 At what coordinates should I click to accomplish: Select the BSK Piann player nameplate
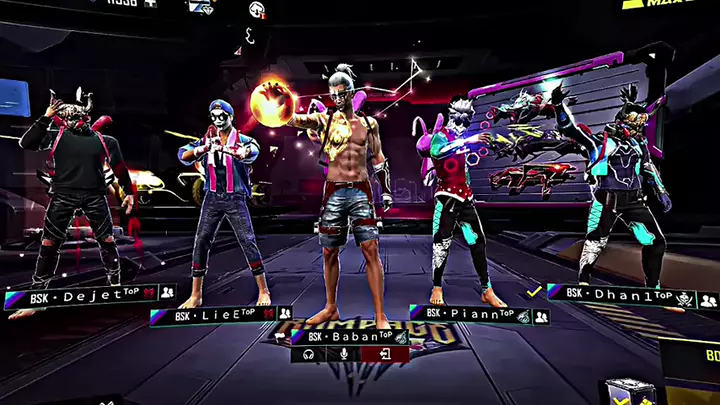(472, 315)
